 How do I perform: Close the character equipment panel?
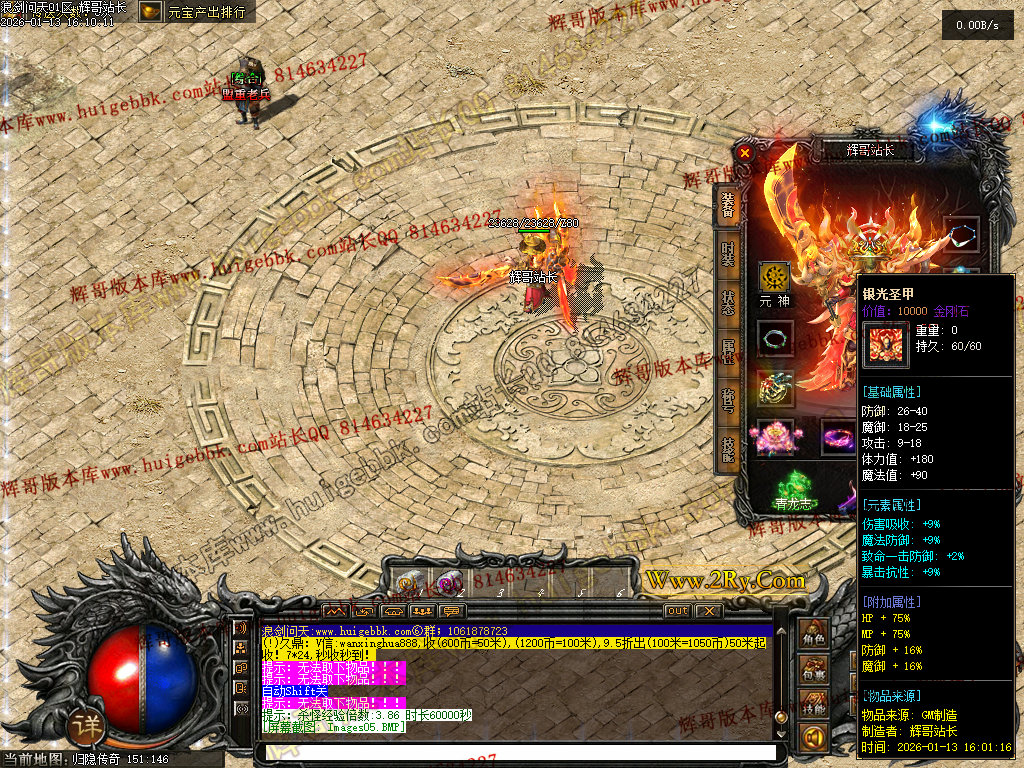(x=744, y=153)
